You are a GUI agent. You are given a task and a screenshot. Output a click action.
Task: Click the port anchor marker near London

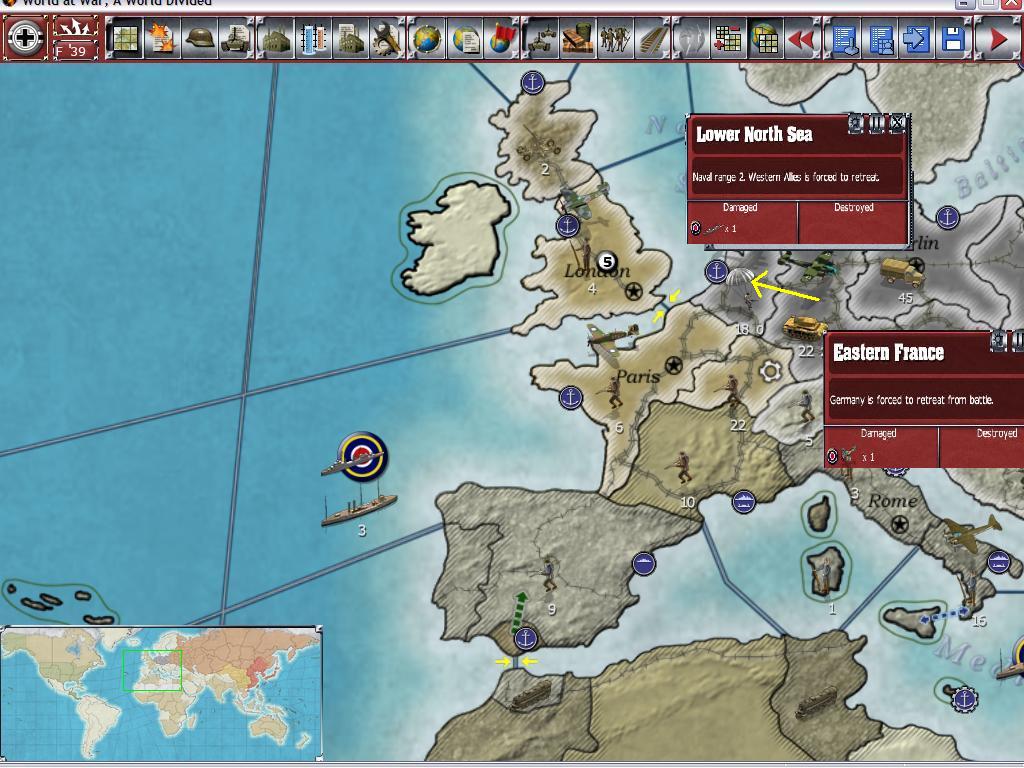[x=568, y=226]
